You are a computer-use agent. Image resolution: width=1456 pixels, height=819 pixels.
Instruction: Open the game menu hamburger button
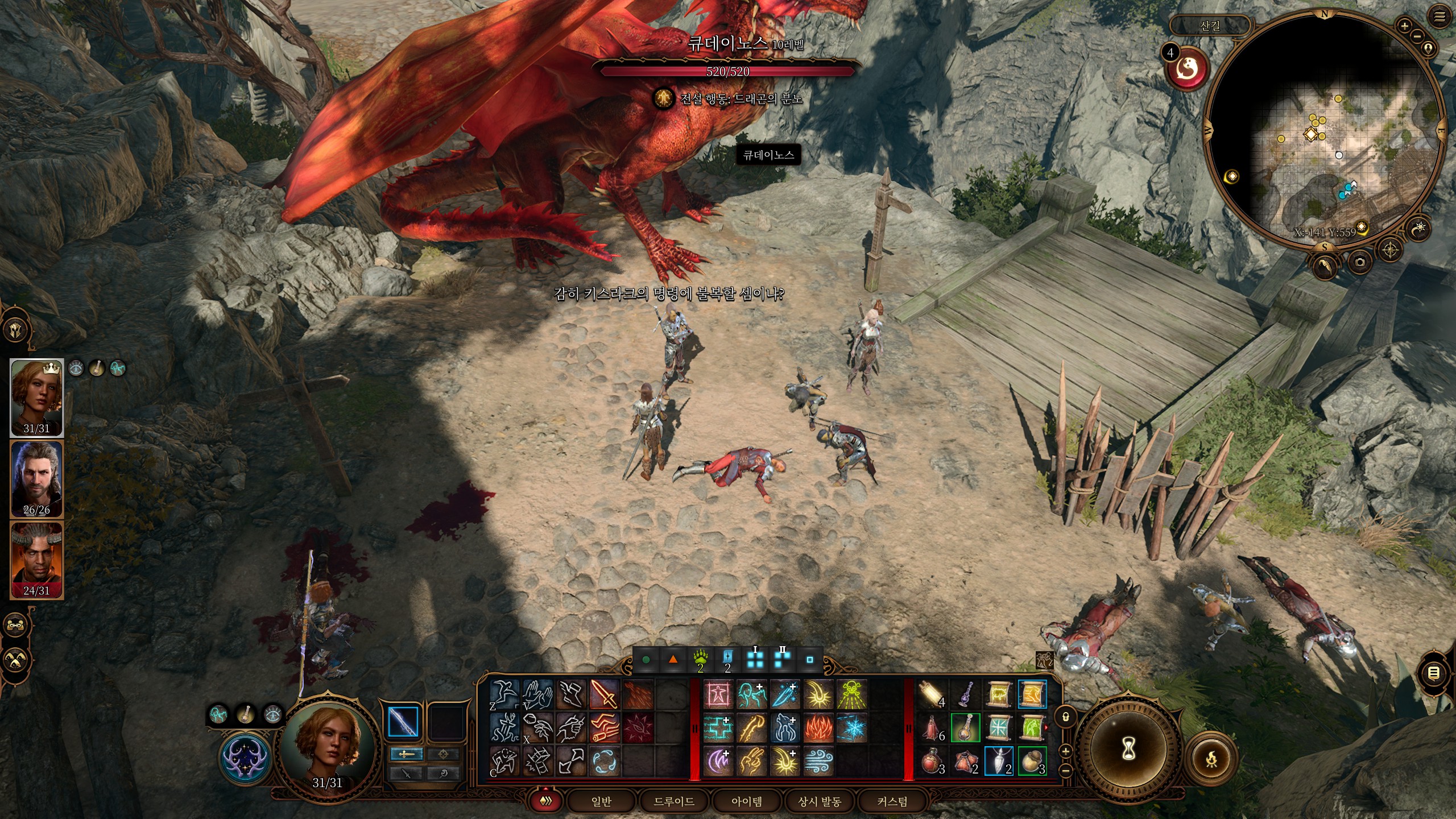tap(1440, 17)
